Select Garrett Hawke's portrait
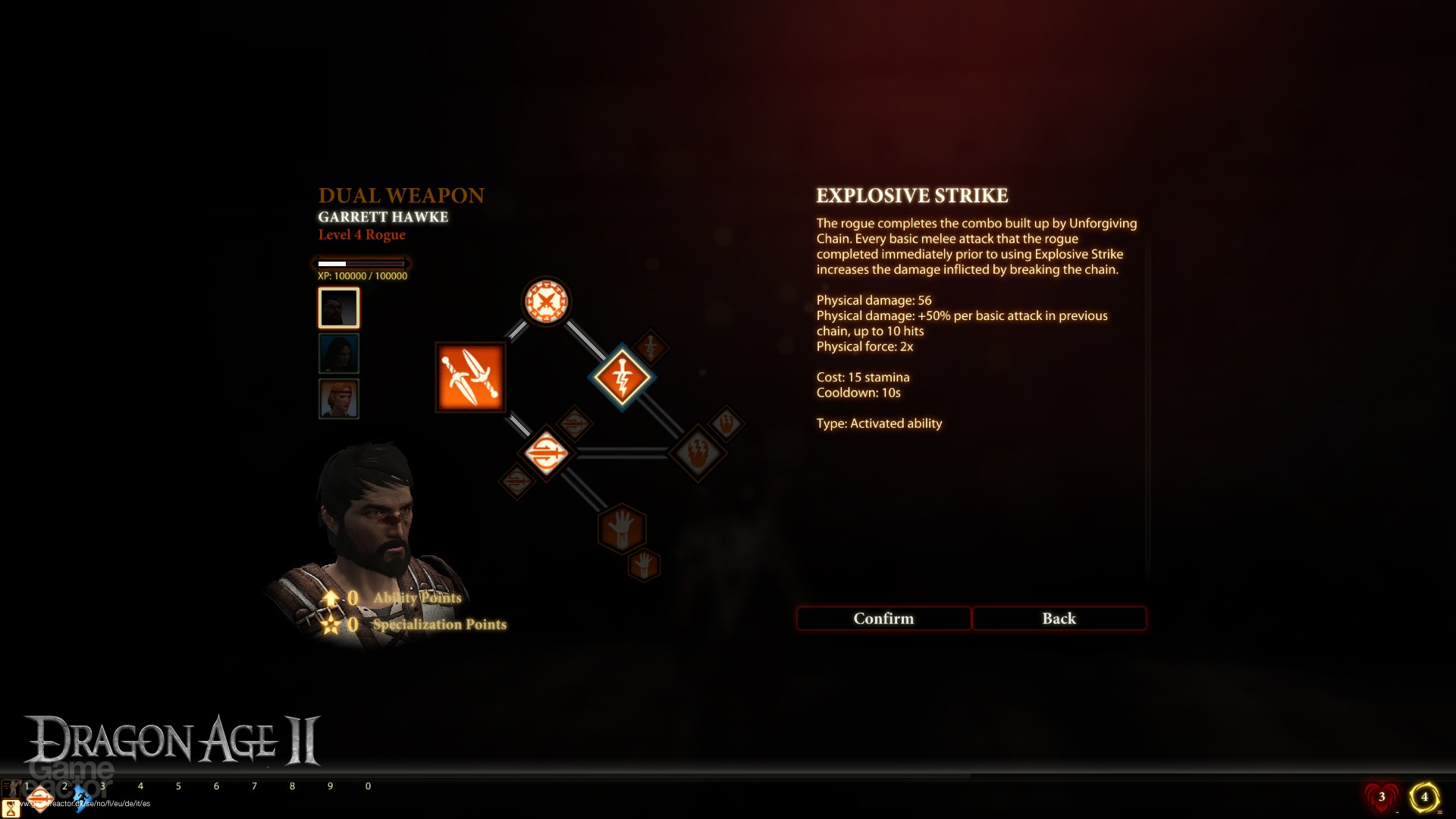The image size is (1456, 819). point(338,308)
